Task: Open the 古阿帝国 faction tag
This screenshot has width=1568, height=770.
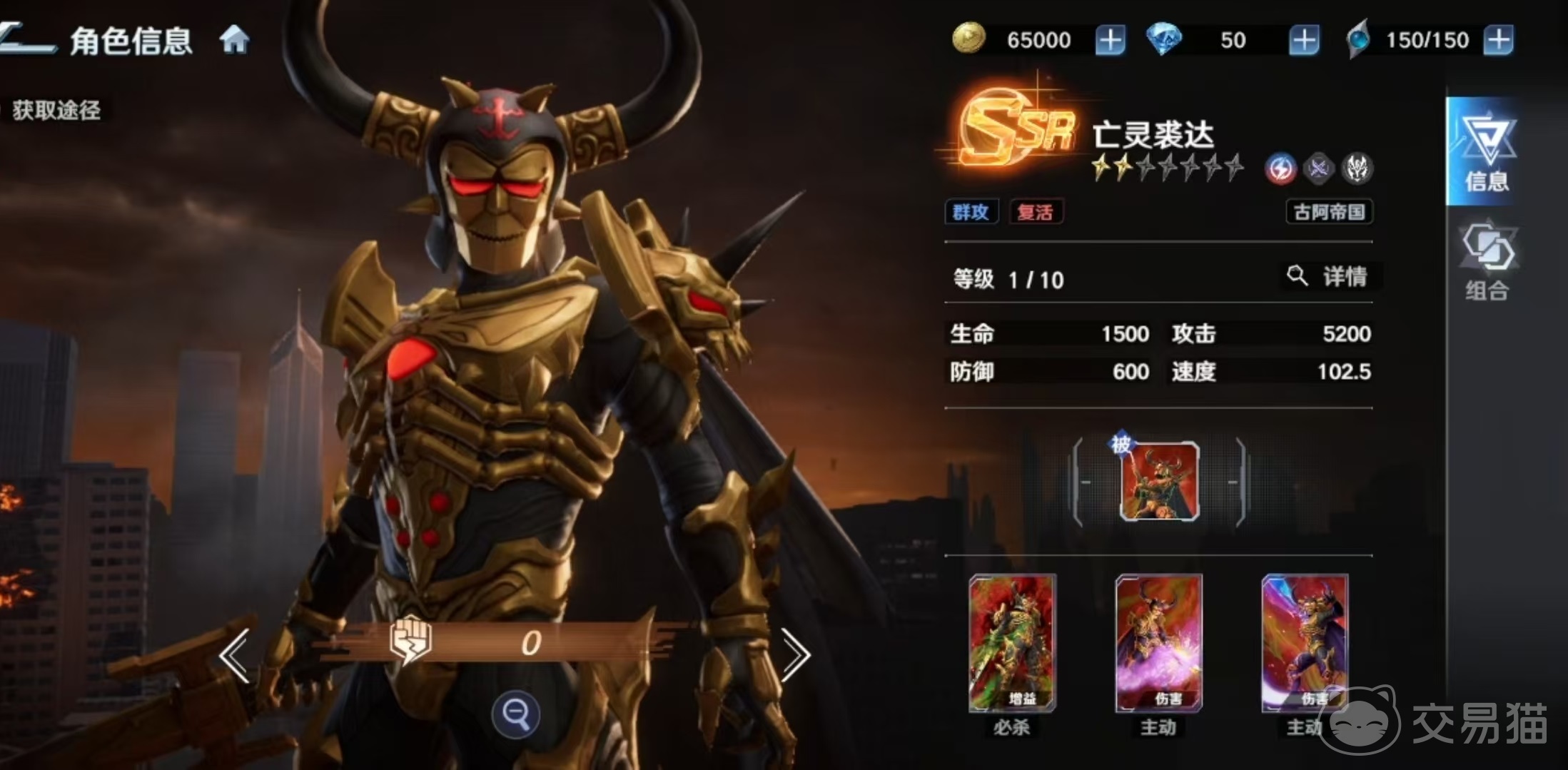Action: [1329, 212]
